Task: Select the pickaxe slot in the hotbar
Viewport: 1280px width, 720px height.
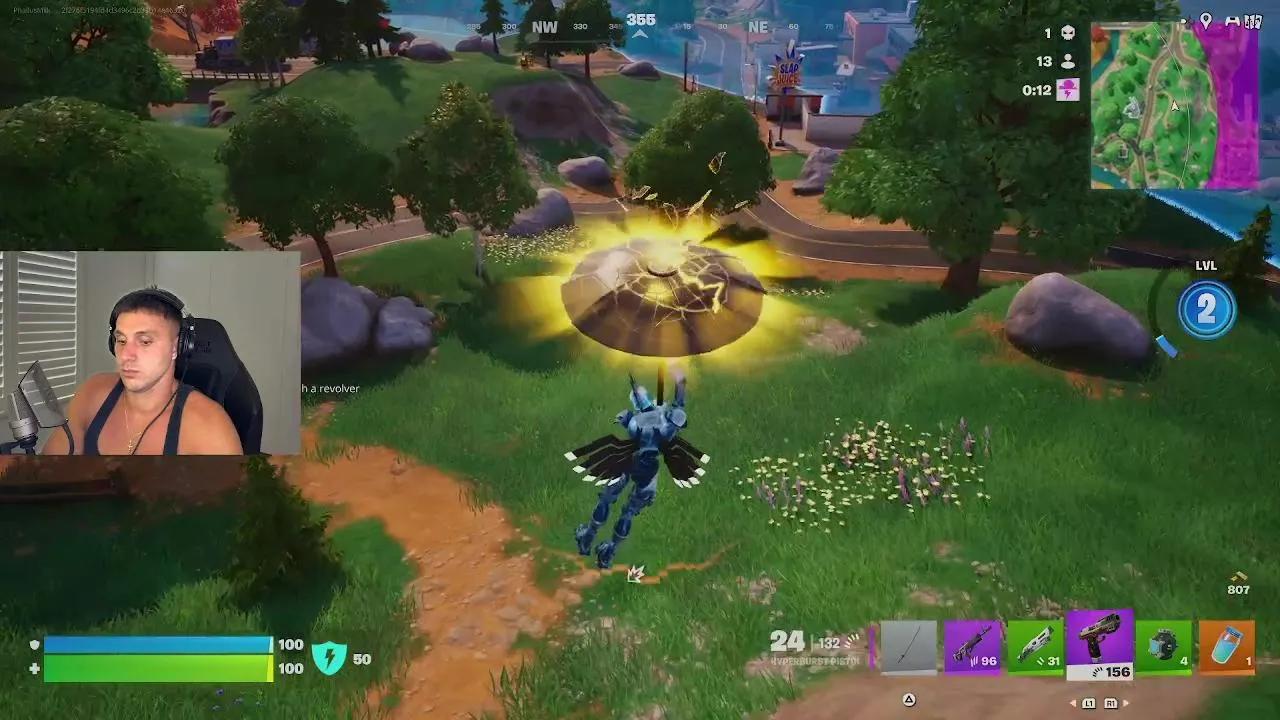Action: click(x=910, y=646)
